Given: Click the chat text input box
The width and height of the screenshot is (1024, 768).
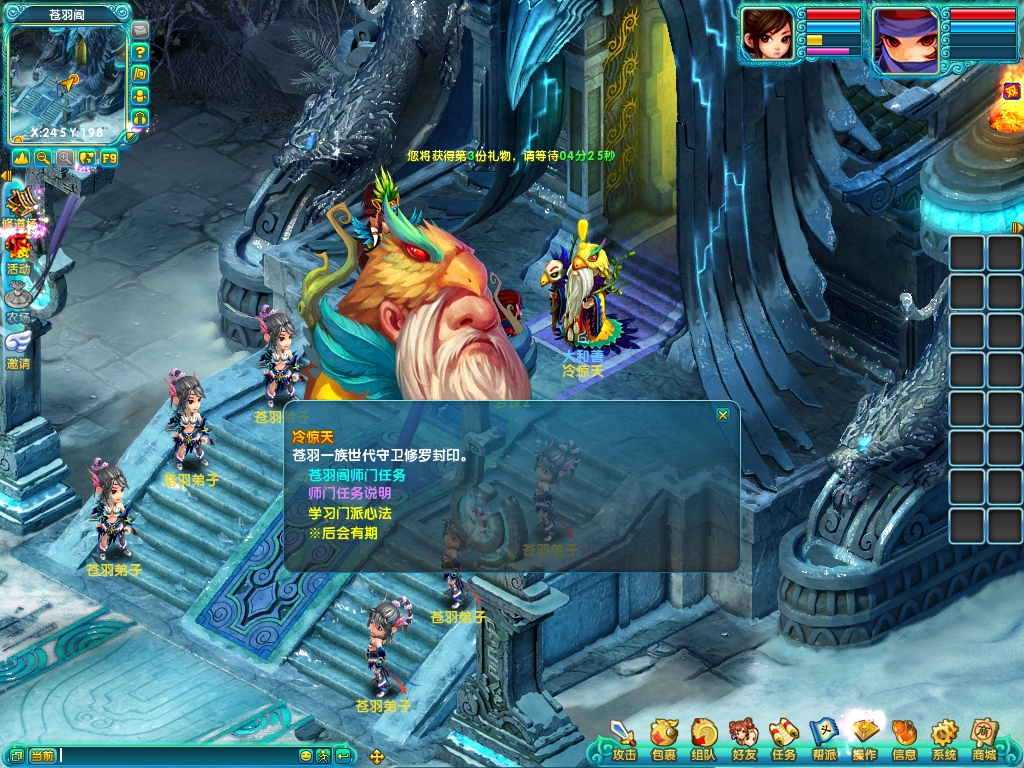Looking at the screenshot, I should point(175,755).
